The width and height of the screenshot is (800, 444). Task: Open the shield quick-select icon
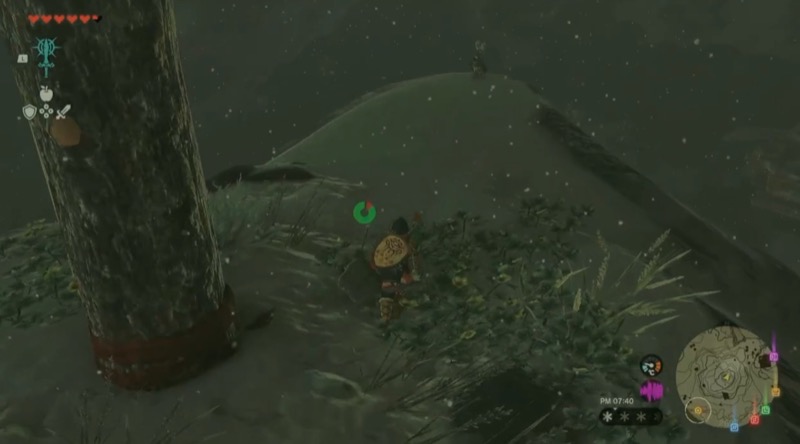point(29,112)
